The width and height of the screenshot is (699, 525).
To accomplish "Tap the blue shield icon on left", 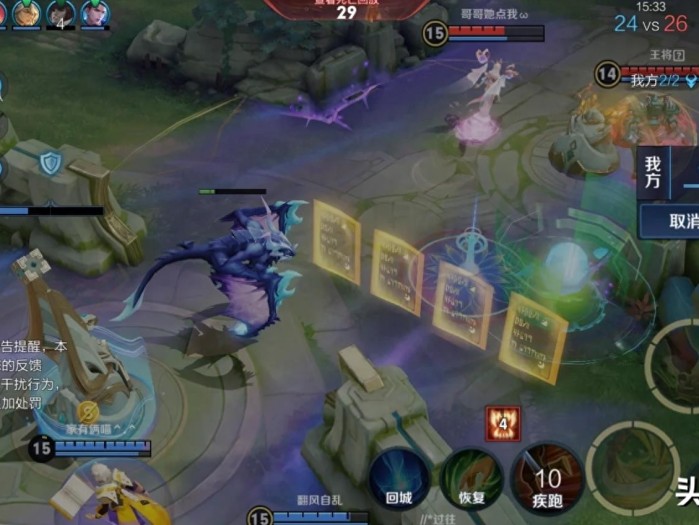I will 50,162.
